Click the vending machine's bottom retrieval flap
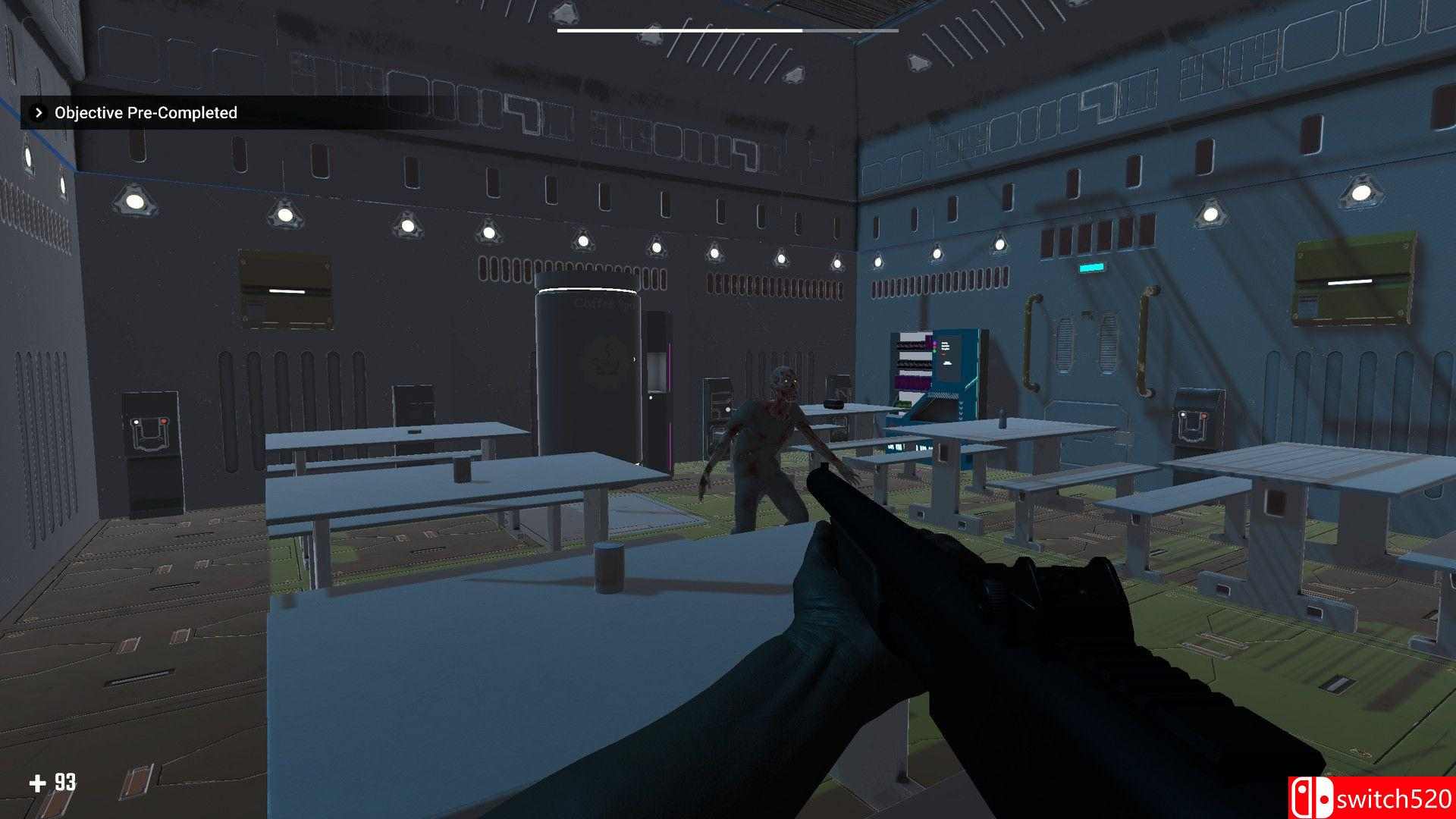 coord(943,408)
